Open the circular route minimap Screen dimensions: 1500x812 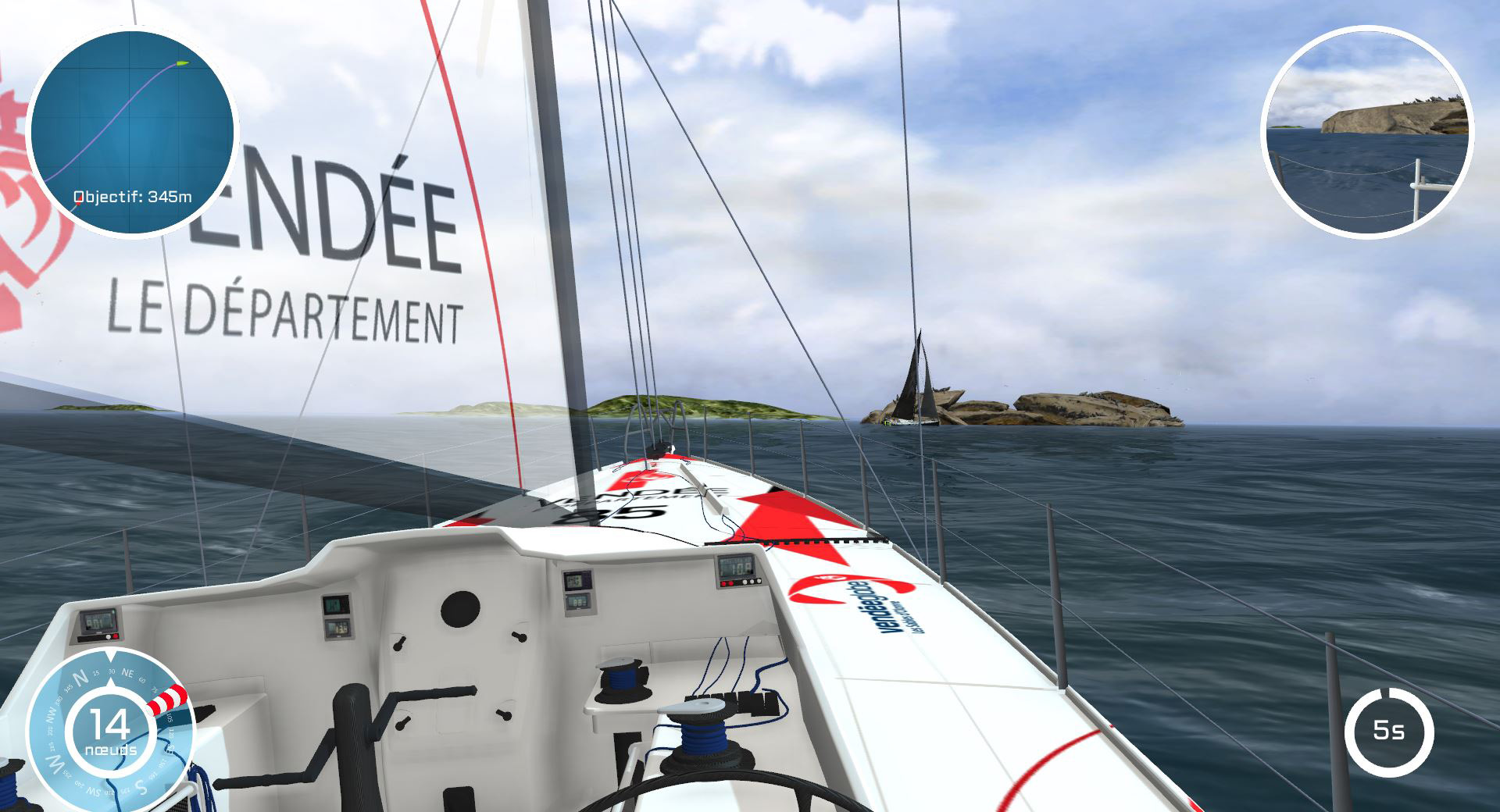click(131, 131)
